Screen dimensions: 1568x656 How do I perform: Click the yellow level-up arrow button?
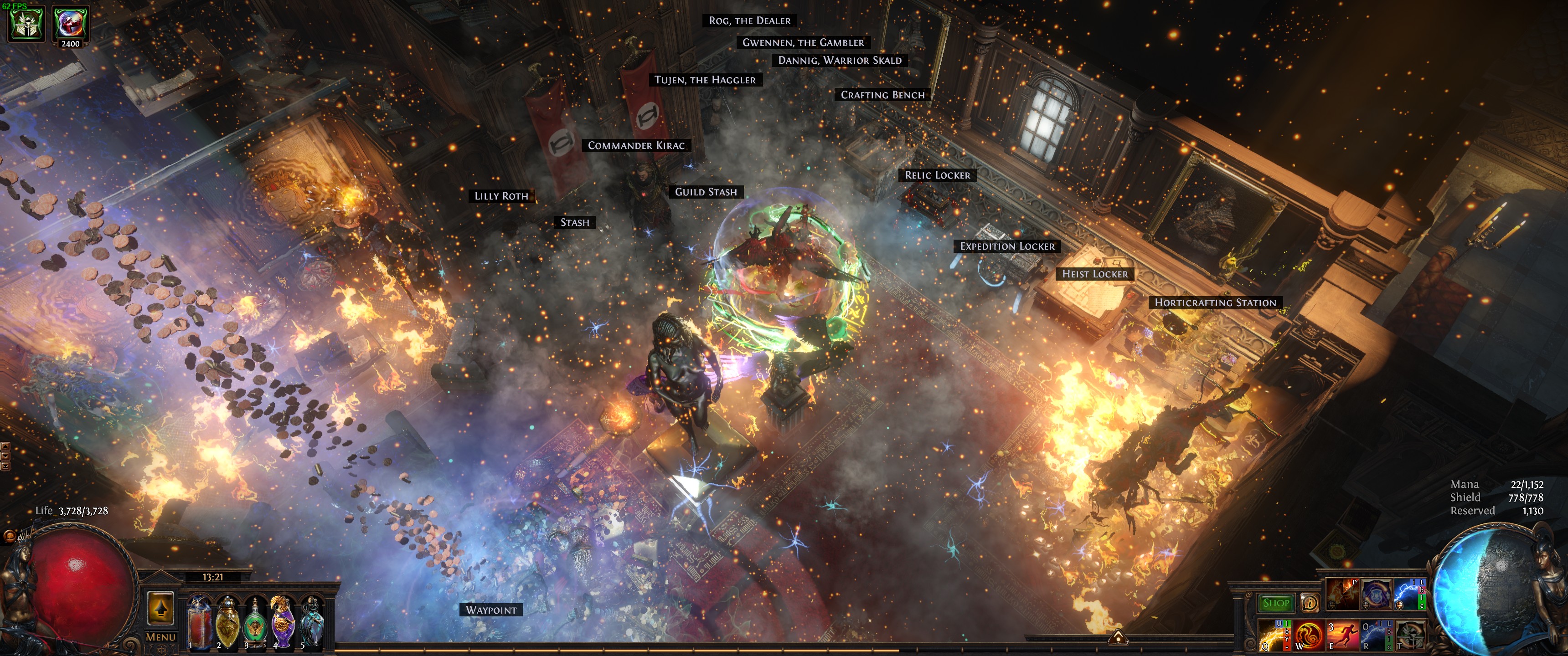click(161, 608)
